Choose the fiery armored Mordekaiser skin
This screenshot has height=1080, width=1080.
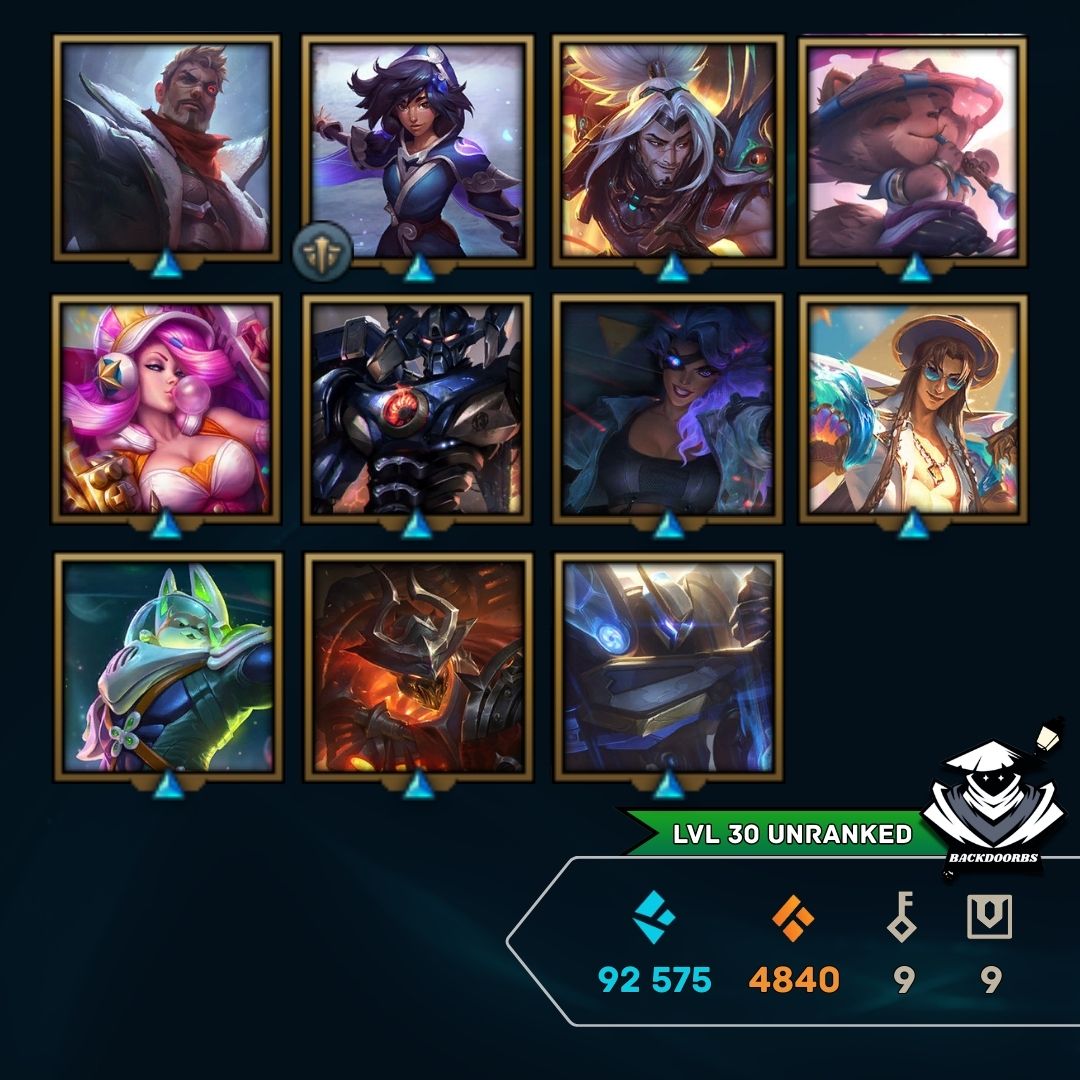418,666
